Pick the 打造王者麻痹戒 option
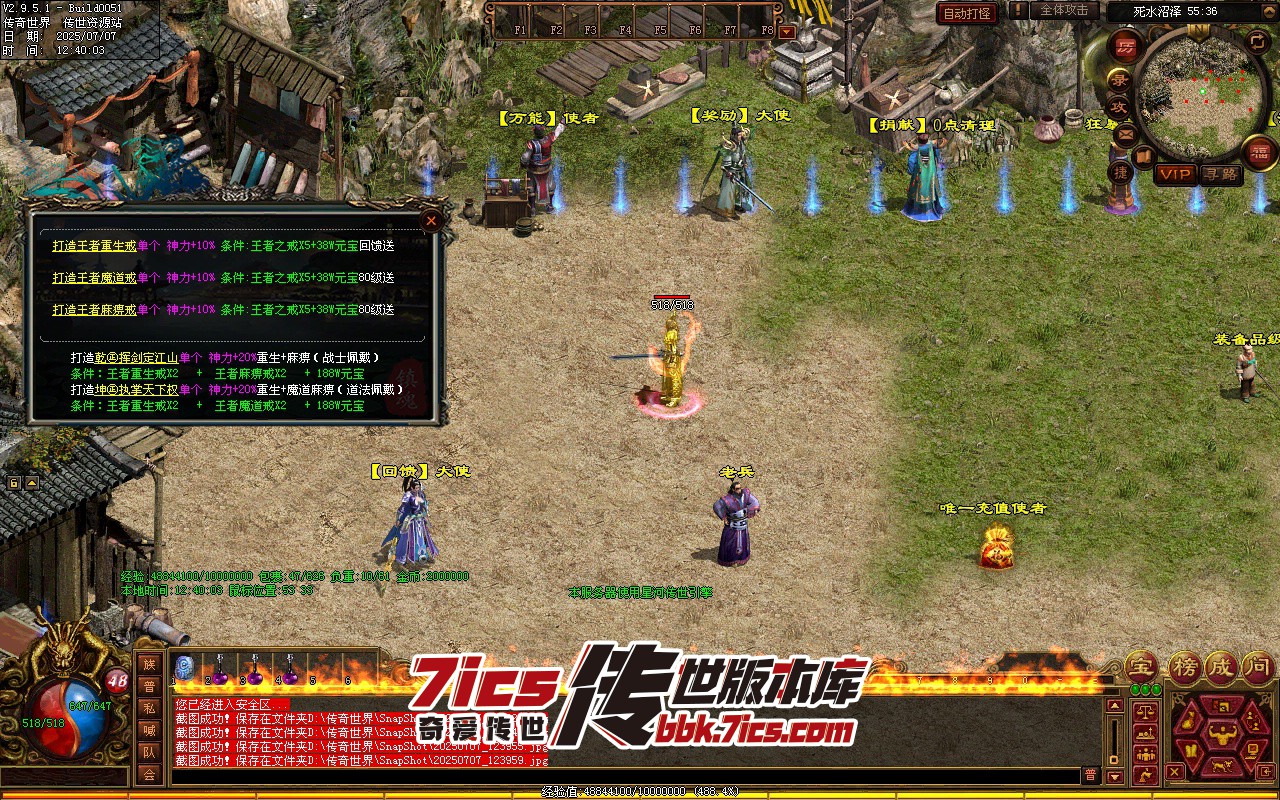The height and width of the screenshot is (800, 1280). click(x=93, y=310)
